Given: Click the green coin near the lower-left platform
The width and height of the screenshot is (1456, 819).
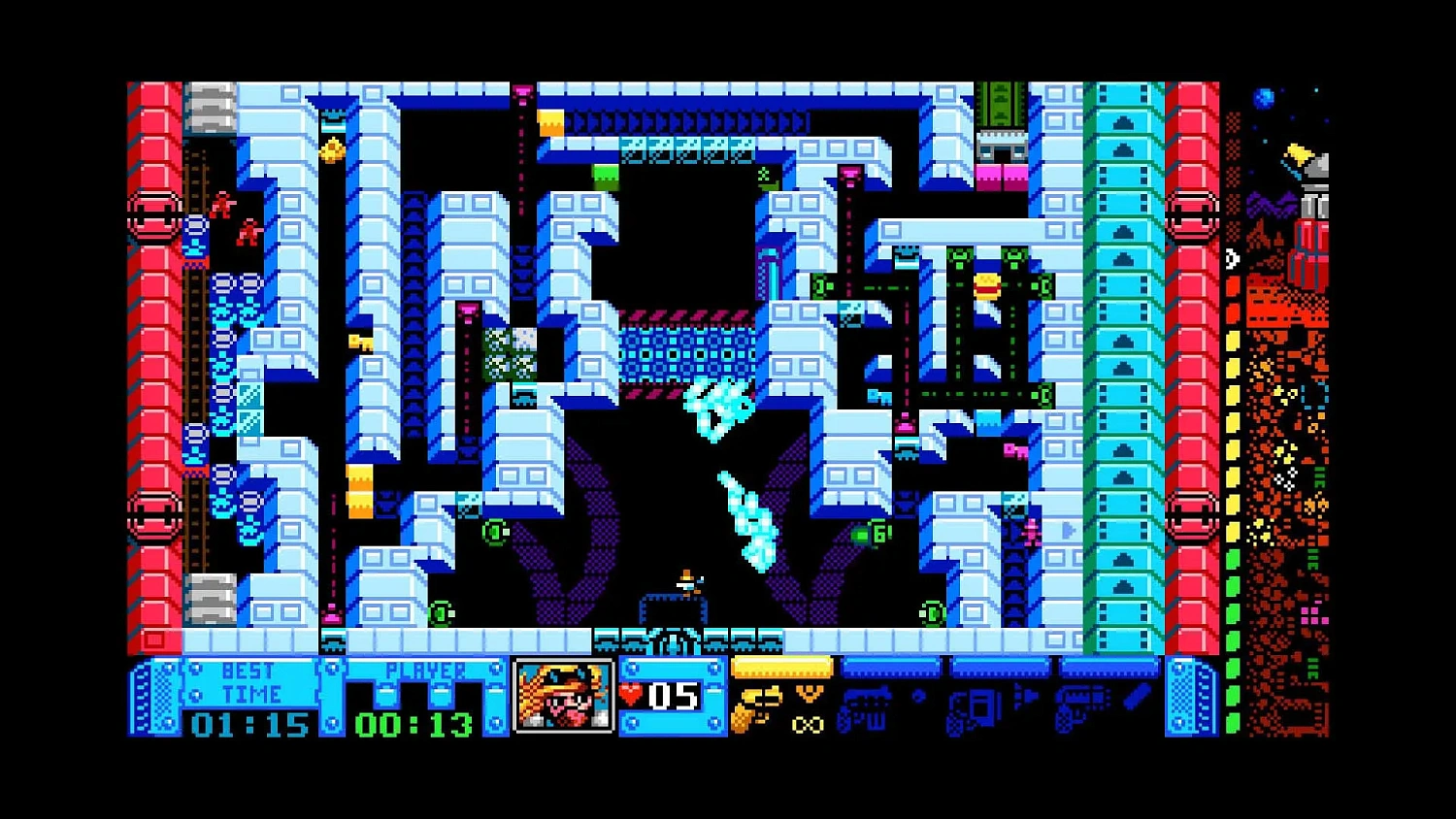Looking at the screenshot, I should point(440,613).
